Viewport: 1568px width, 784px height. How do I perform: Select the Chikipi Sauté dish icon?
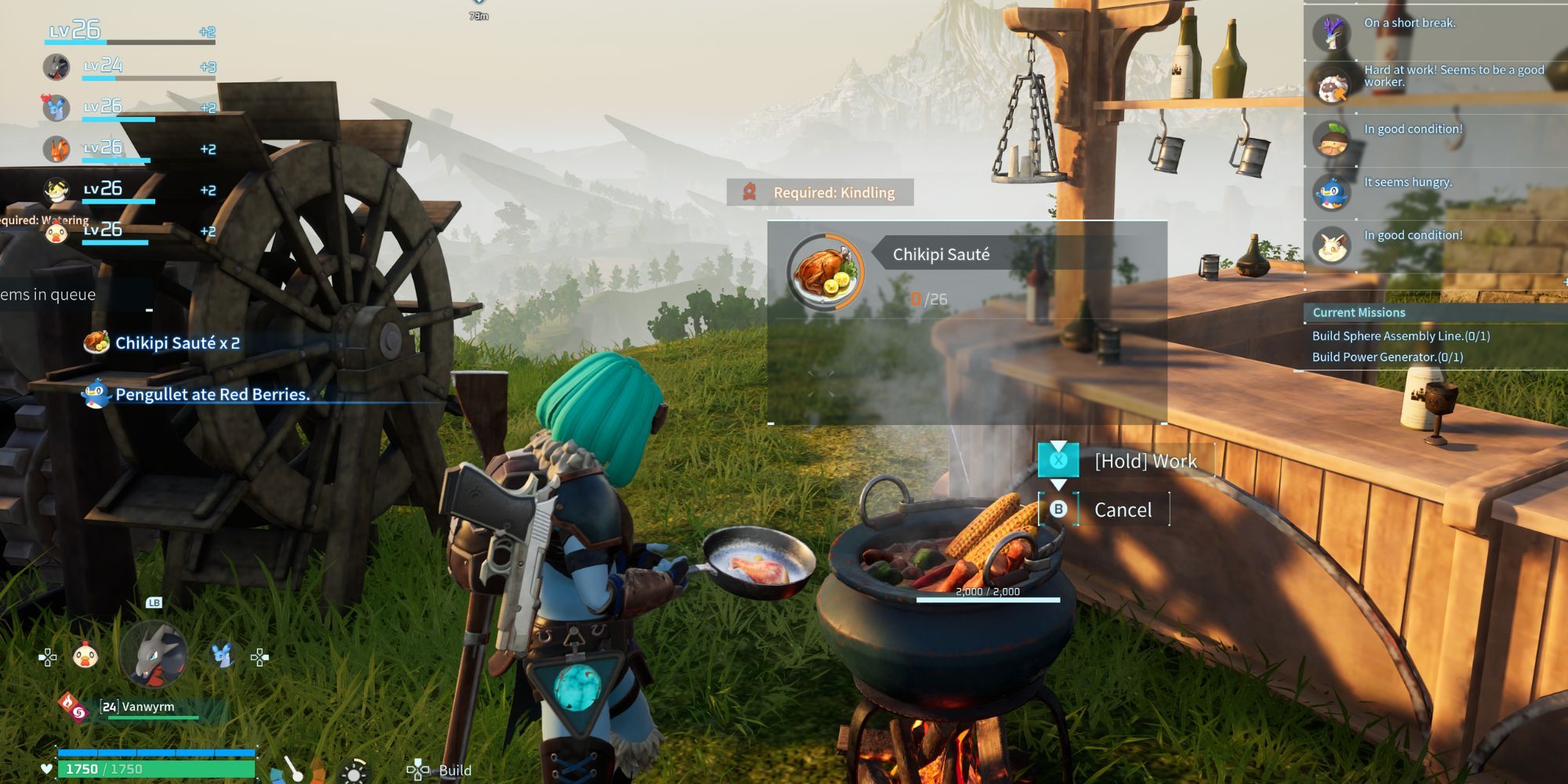click(823, 270)
